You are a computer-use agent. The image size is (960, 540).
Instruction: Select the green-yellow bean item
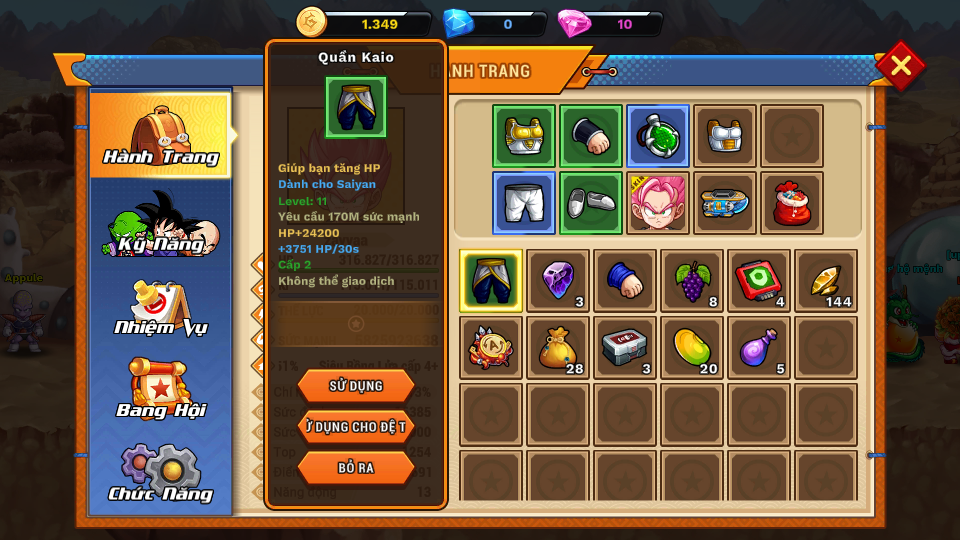tap(692, 347)
